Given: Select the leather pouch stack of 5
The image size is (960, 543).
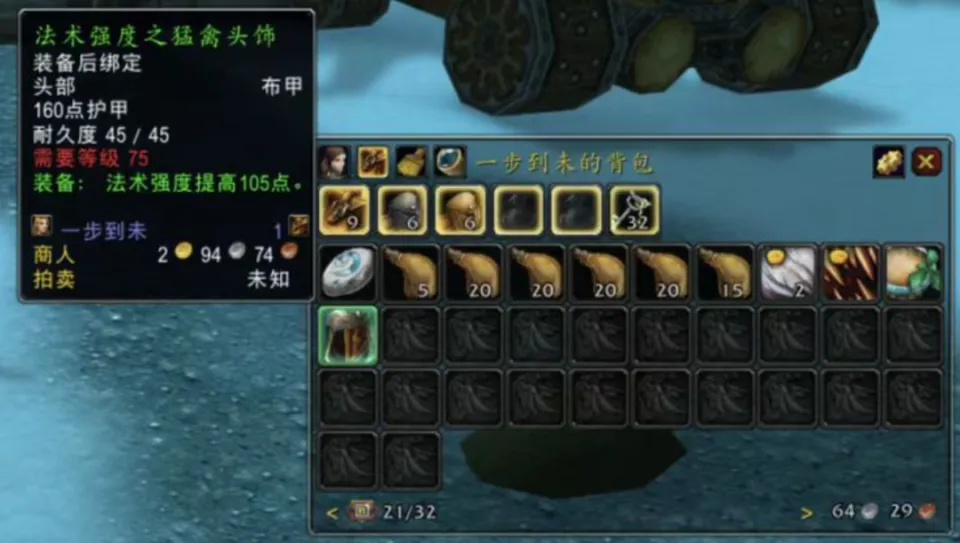Looking at the screenshot, I should click(x=411, y=273).
